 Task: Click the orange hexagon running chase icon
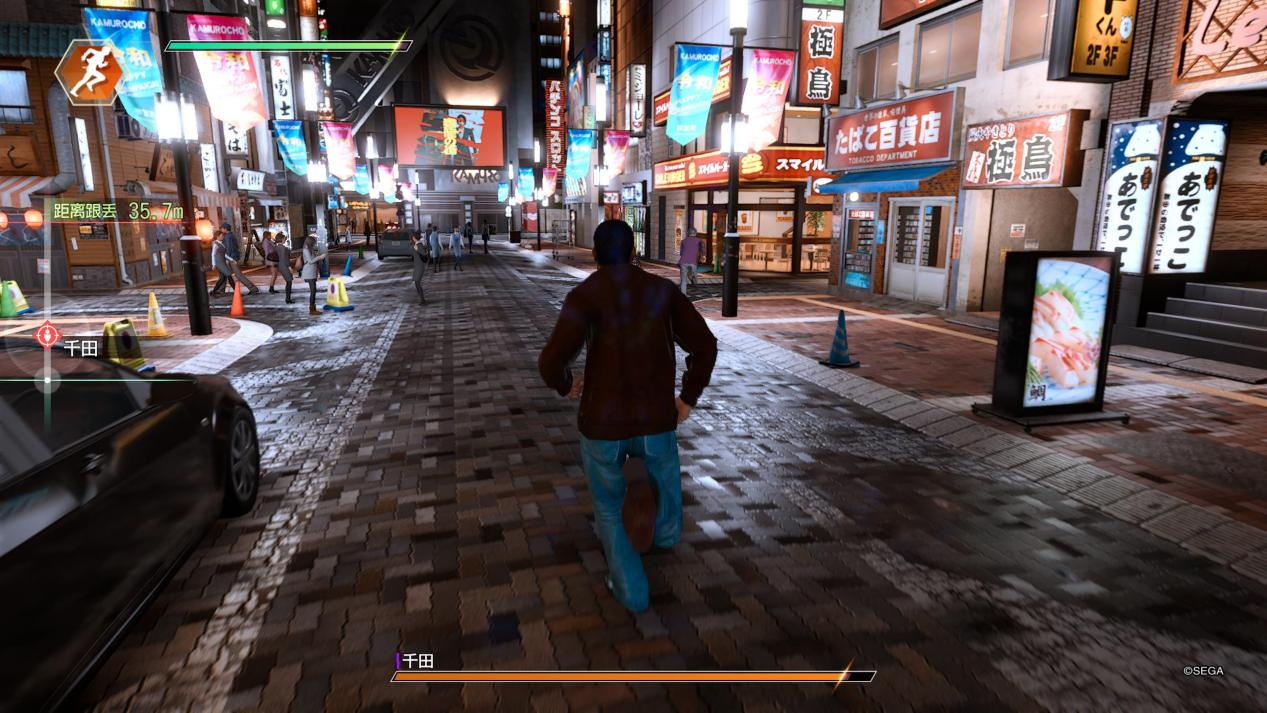coord(89,72)
